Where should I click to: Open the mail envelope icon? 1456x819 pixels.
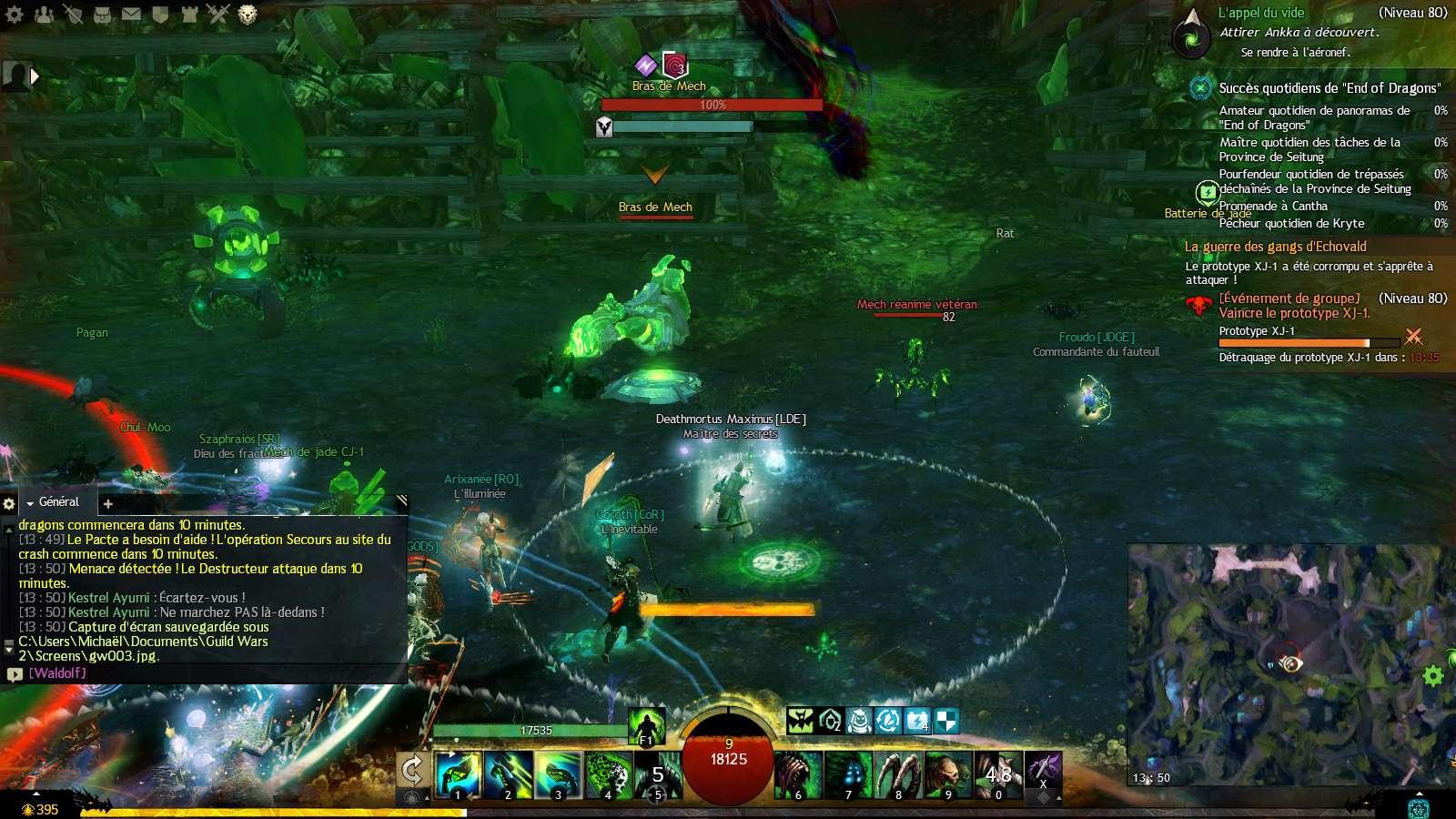131,12
